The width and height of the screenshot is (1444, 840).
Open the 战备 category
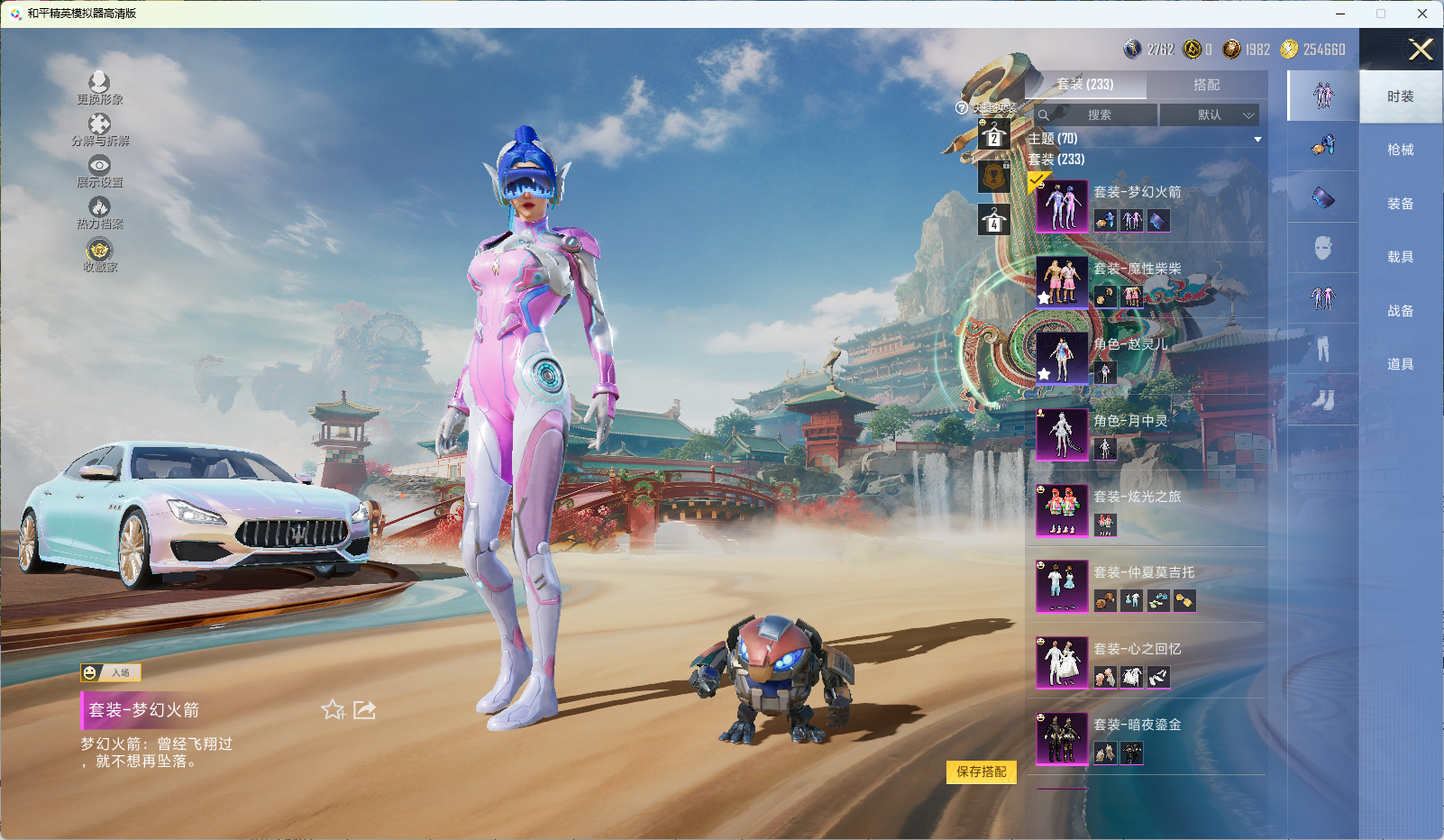click(1400, 311)
